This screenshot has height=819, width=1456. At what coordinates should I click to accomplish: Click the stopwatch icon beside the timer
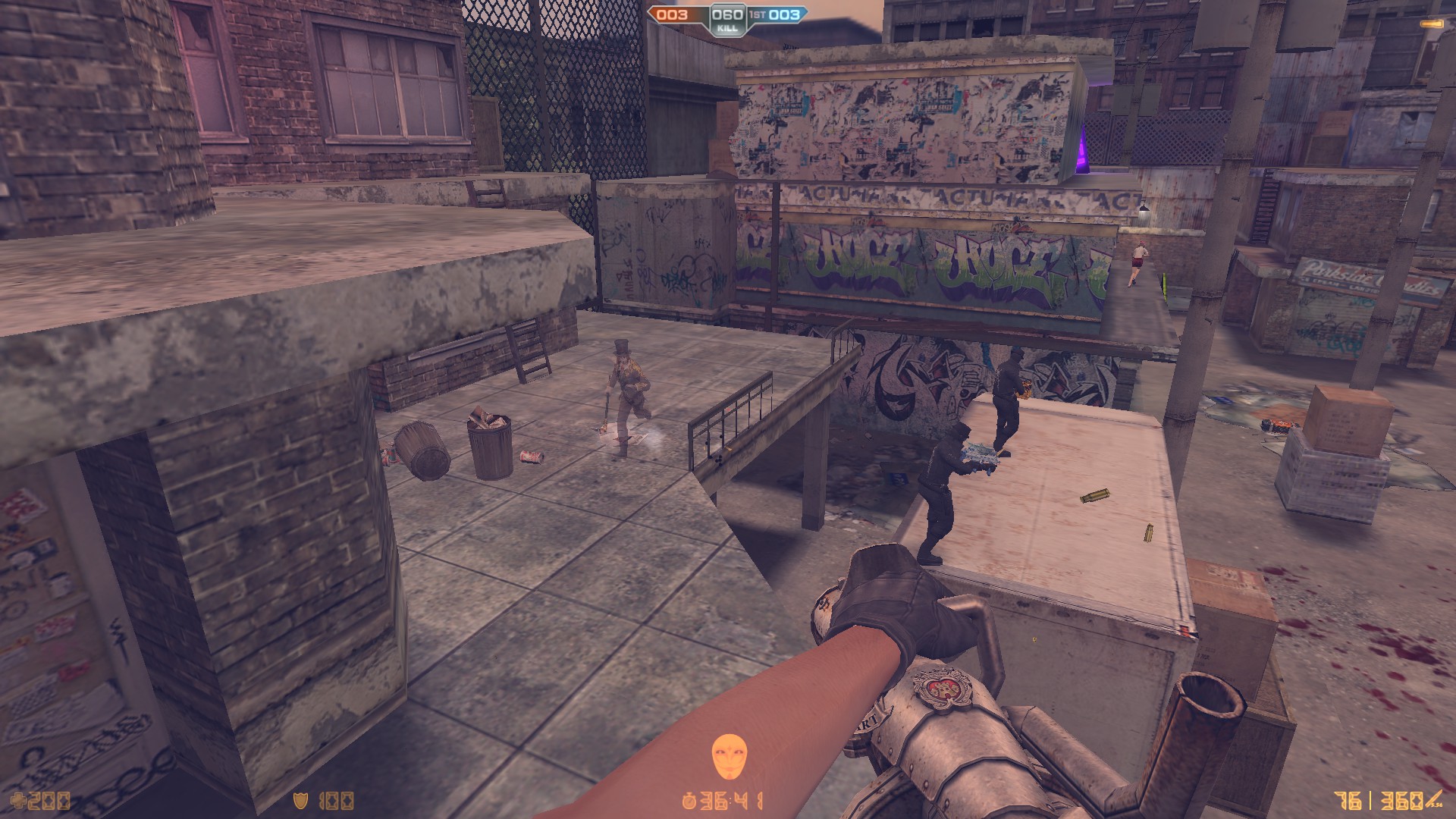[689, 801]
